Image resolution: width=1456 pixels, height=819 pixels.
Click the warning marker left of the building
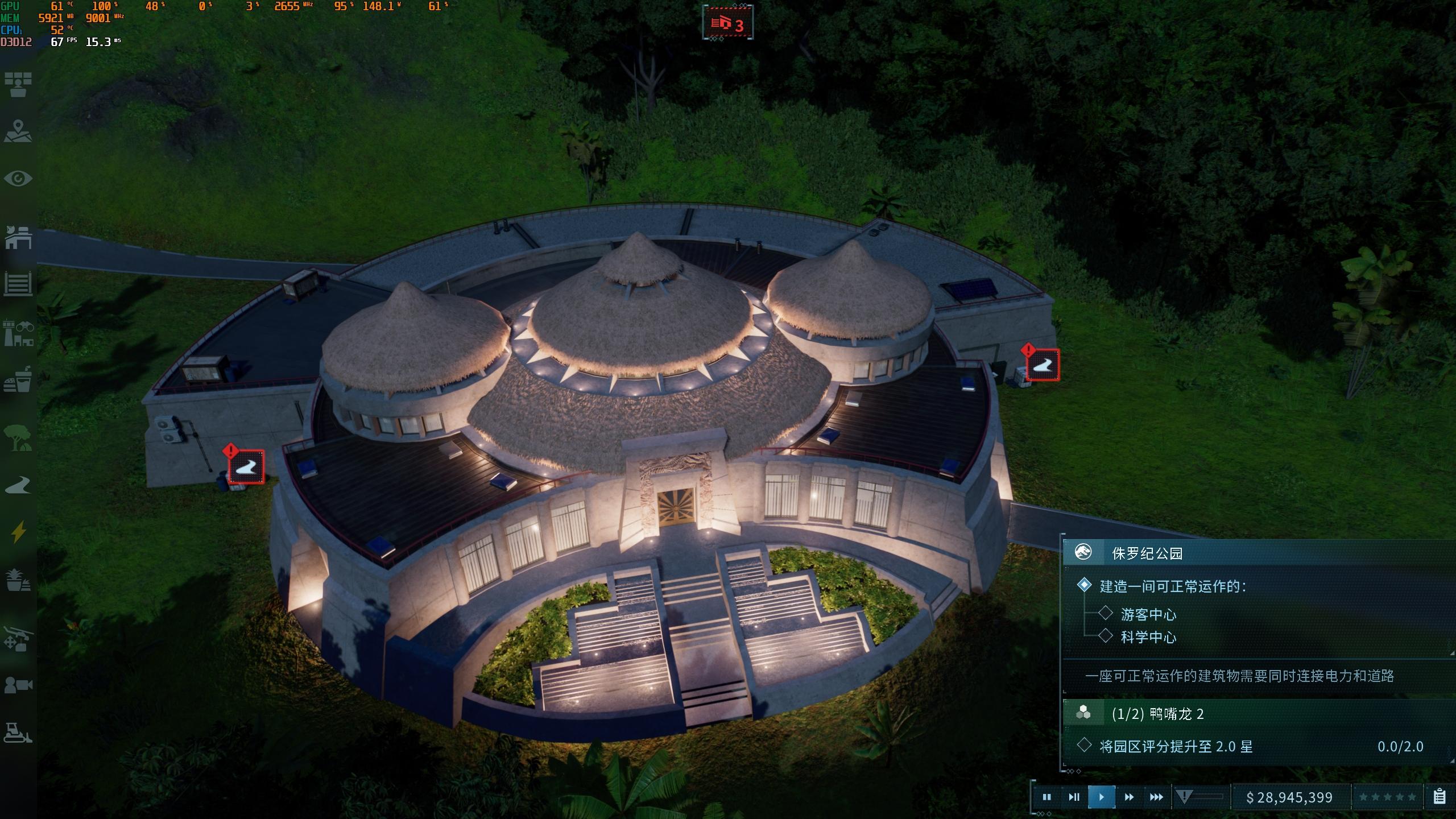[x=246, y=466]
